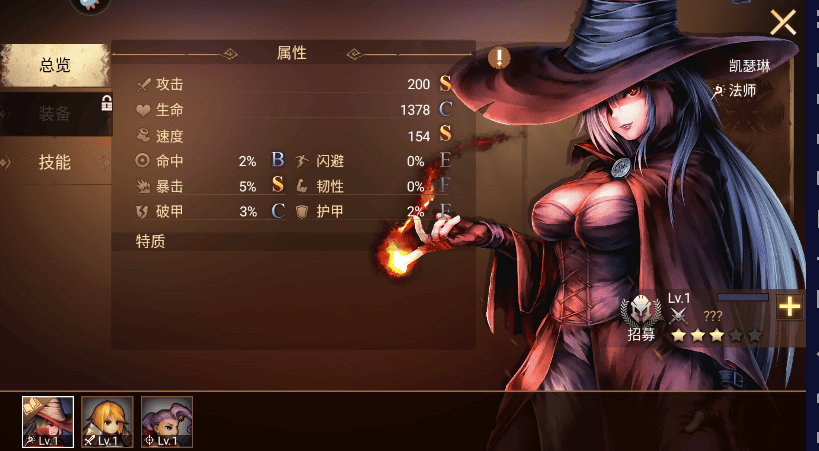This screenshot has width=819, height=451.
Task: Pick the purple-haired hero portrait
Action: [166, 421]
